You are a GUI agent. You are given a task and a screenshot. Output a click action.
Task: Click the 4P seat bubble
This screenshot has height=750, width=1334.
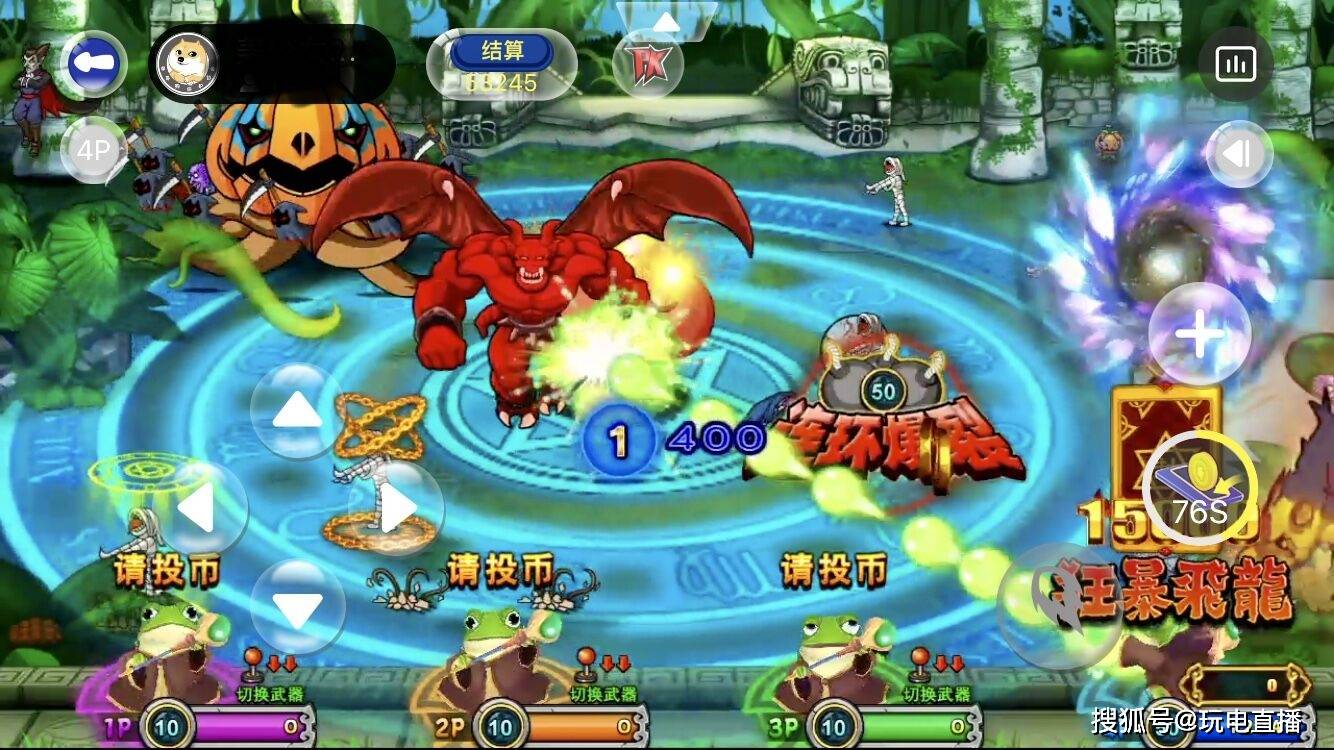(94, 150)
